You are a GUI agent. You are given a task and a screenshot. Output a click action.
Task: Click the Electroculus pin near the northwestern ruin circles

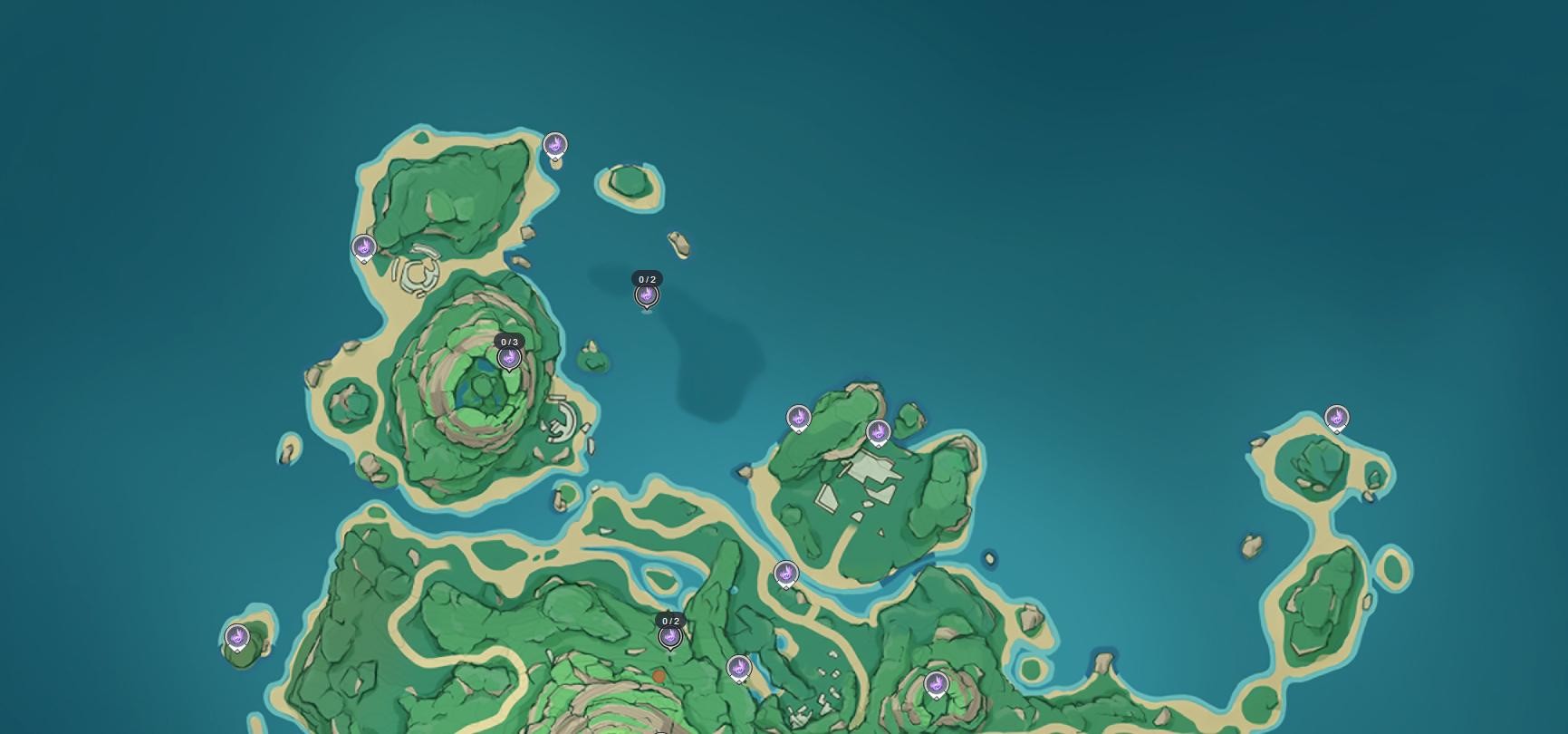click(x=363, y=246)
